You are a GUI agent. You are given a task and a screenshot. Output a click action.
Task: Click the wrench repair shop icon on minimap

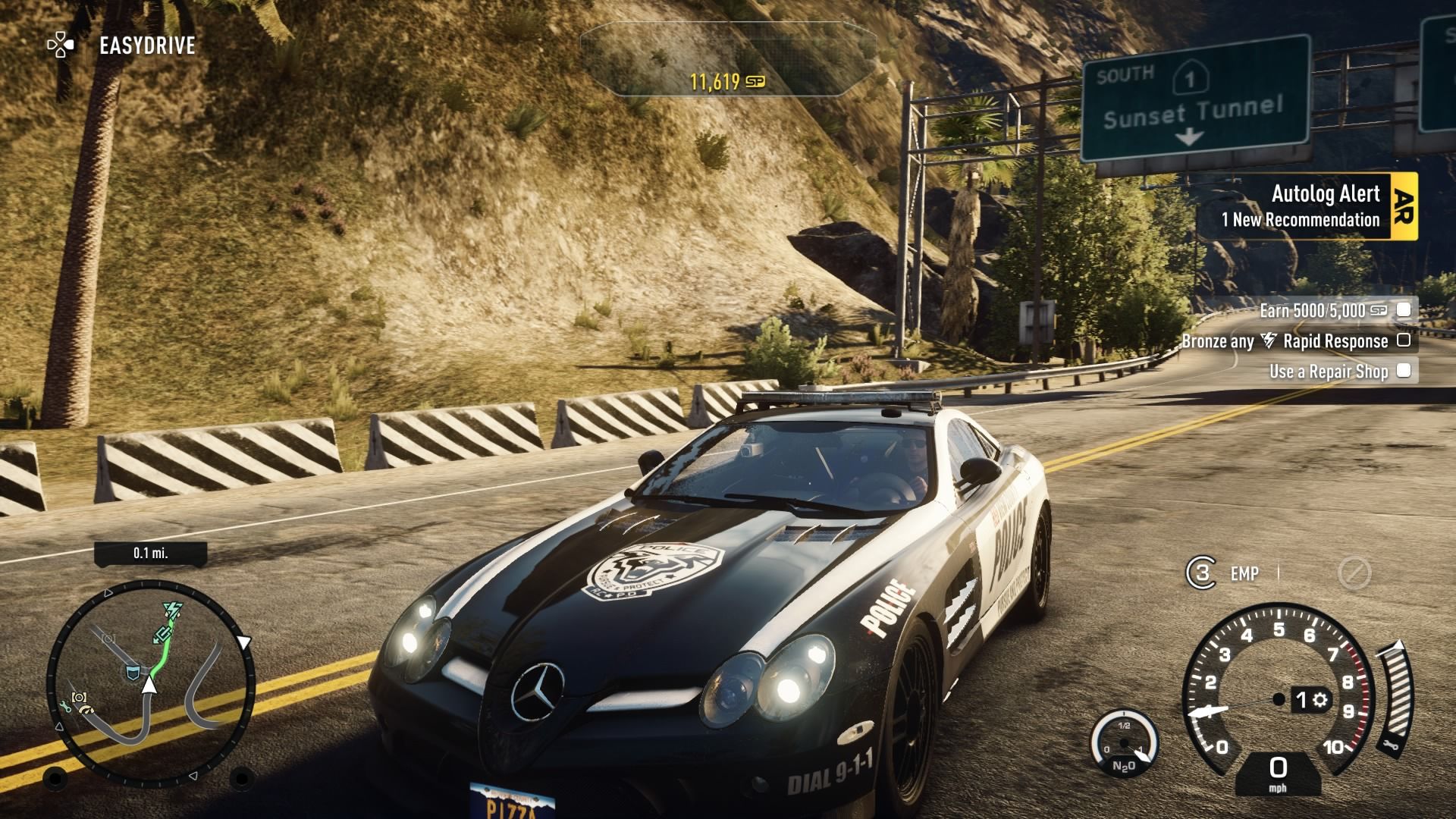(64, 707)
